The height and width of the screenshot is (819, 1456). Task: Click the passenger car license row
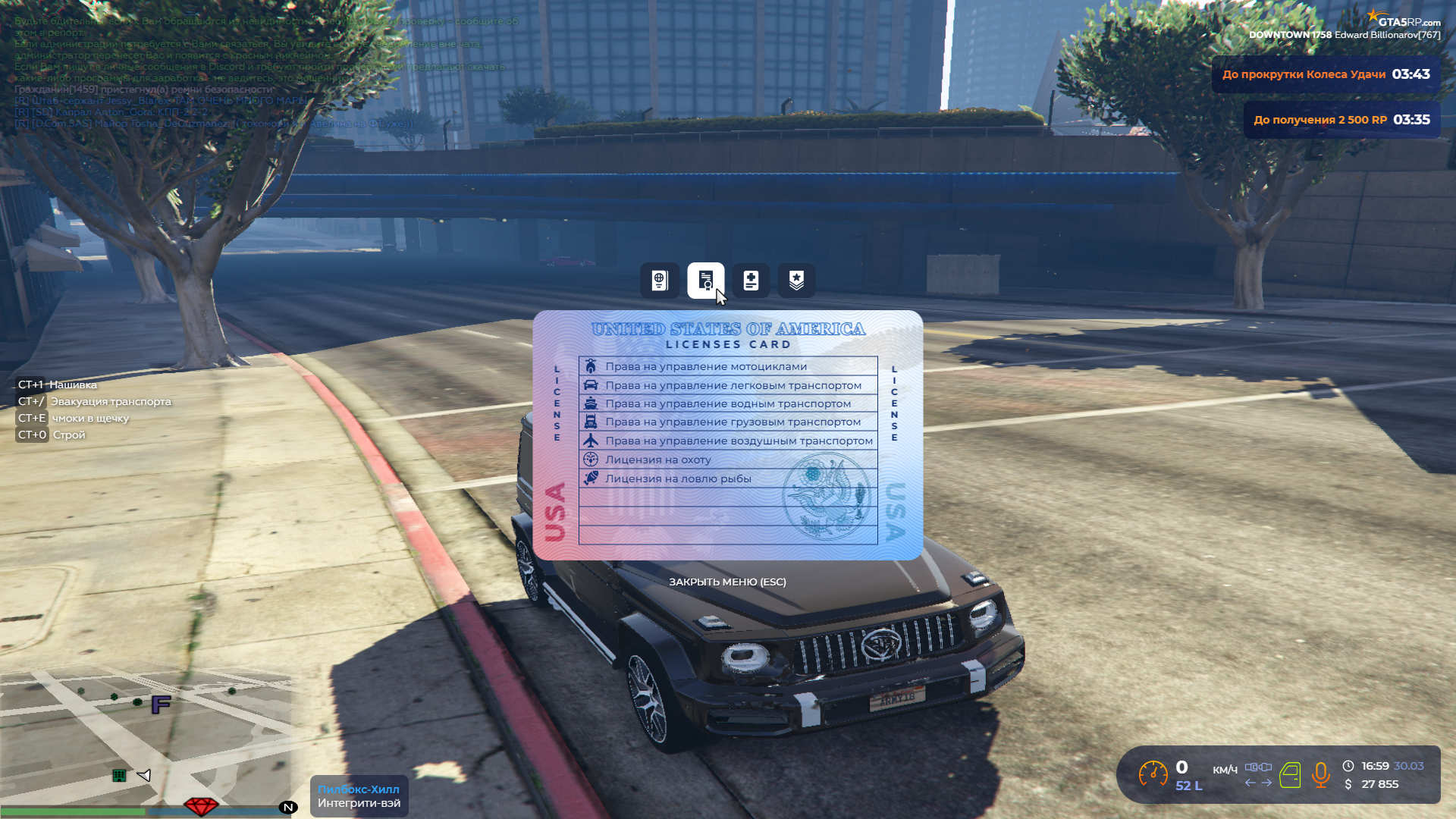click(x=728, y=385)
